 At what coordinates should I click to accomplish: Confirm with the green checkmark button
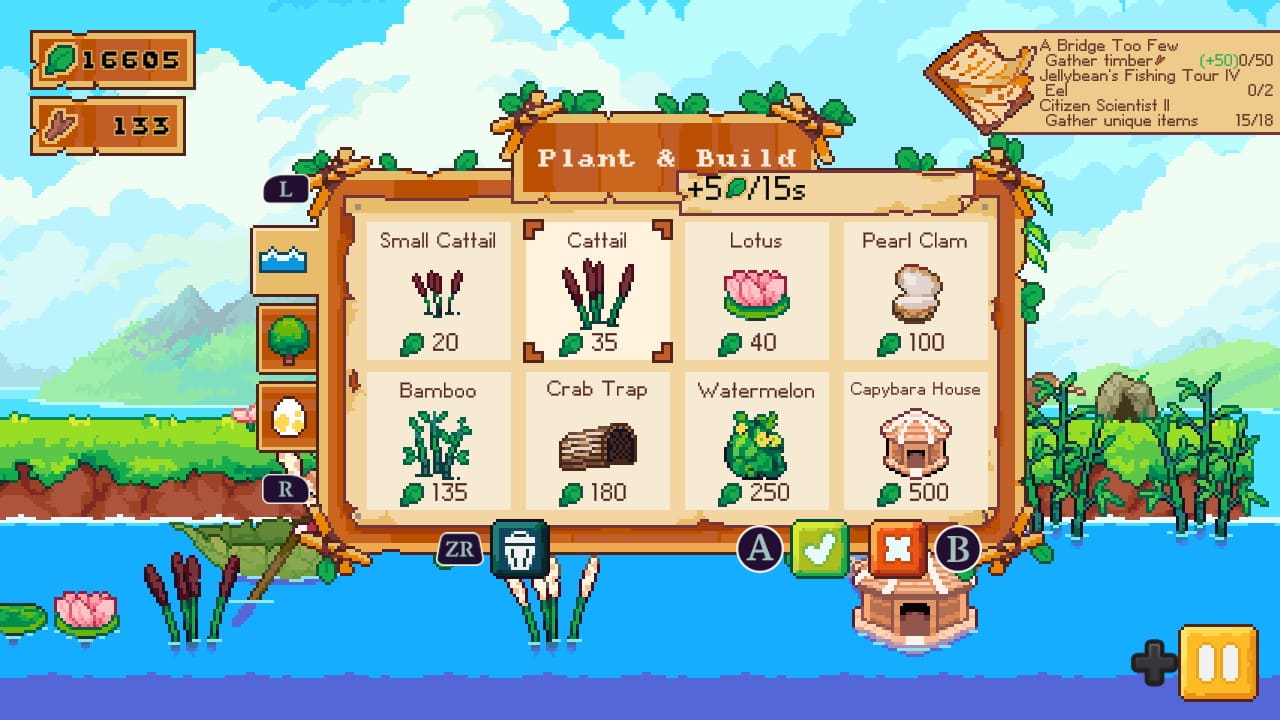coord(822,547)
